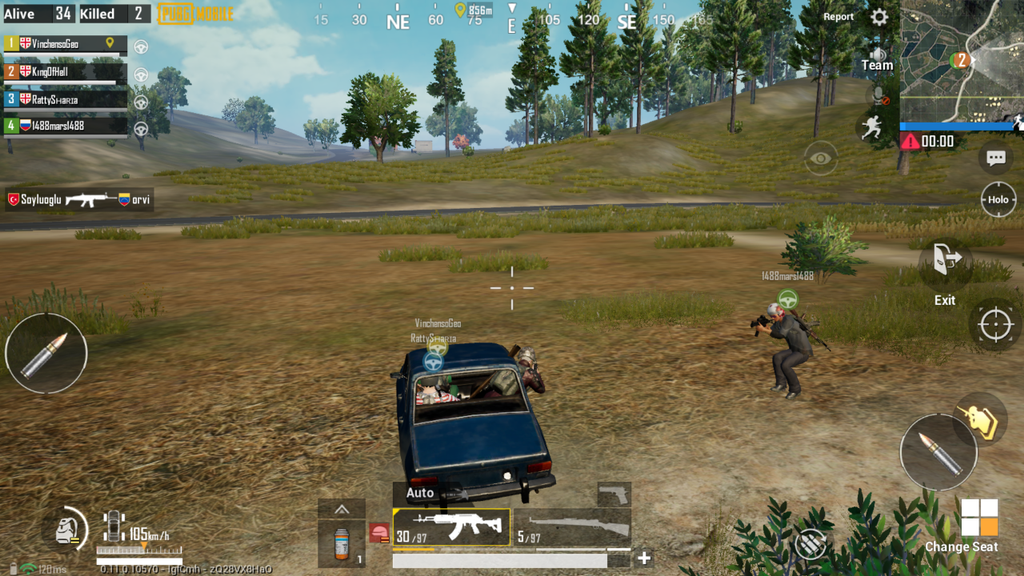
Task: Toggle Team voice speaker
Action: click(877, 59)
